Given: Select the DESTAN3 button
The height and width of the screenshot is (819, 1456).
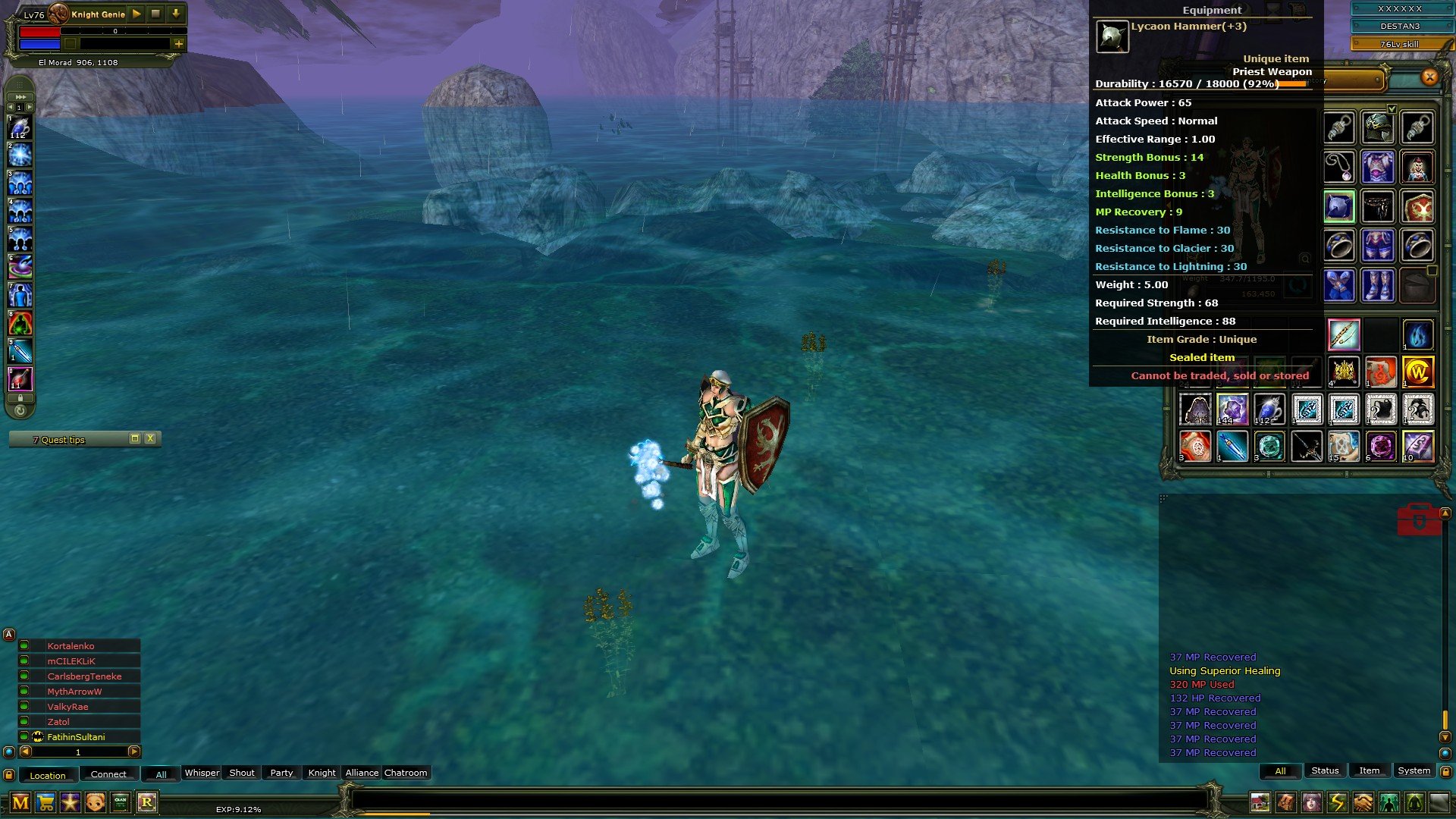Looking at the screenshot, I should point(1399,26).
